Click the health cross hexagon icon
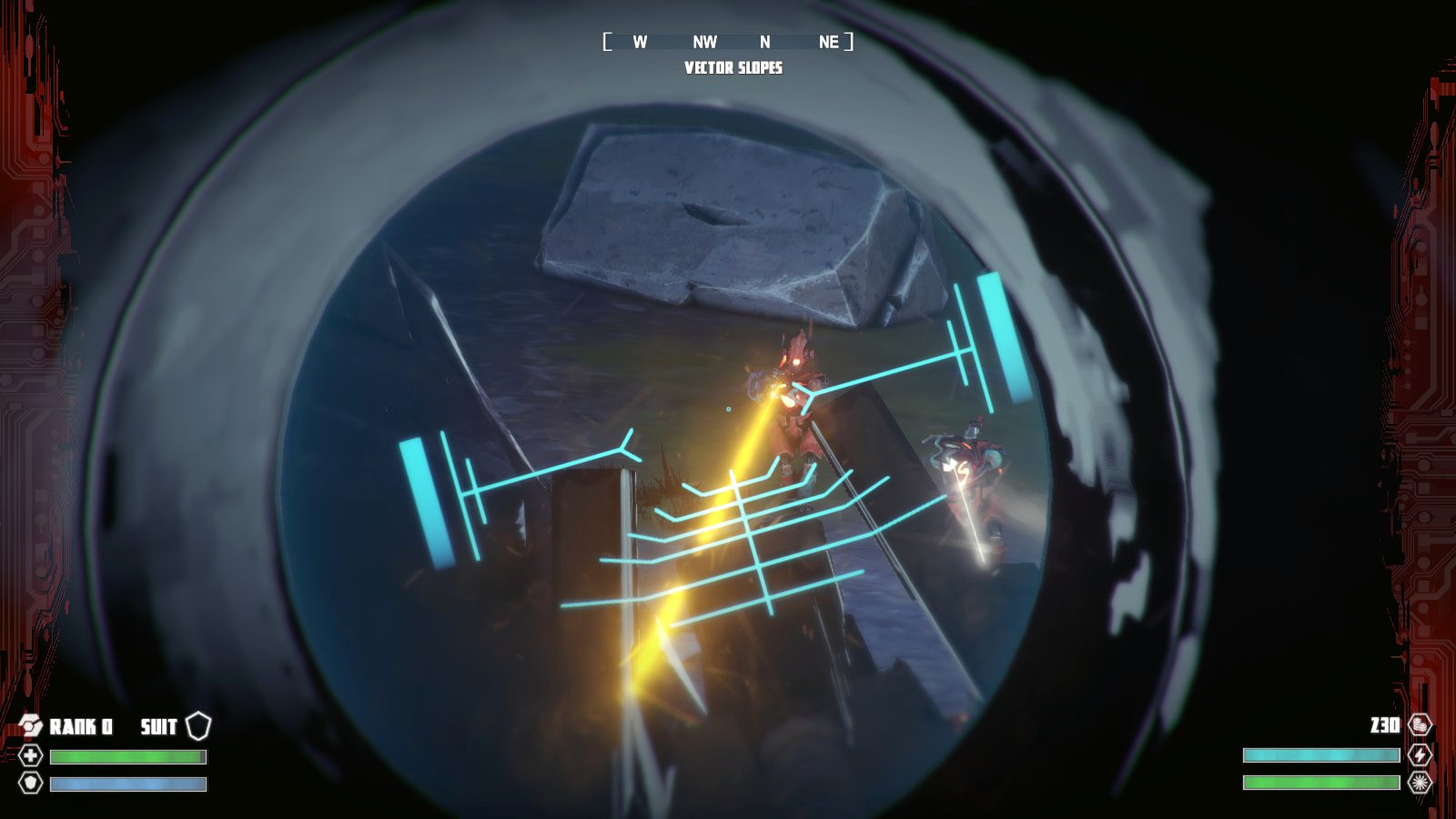Image resolution: width=1456 pixels, height=819 pixels. 31,756
